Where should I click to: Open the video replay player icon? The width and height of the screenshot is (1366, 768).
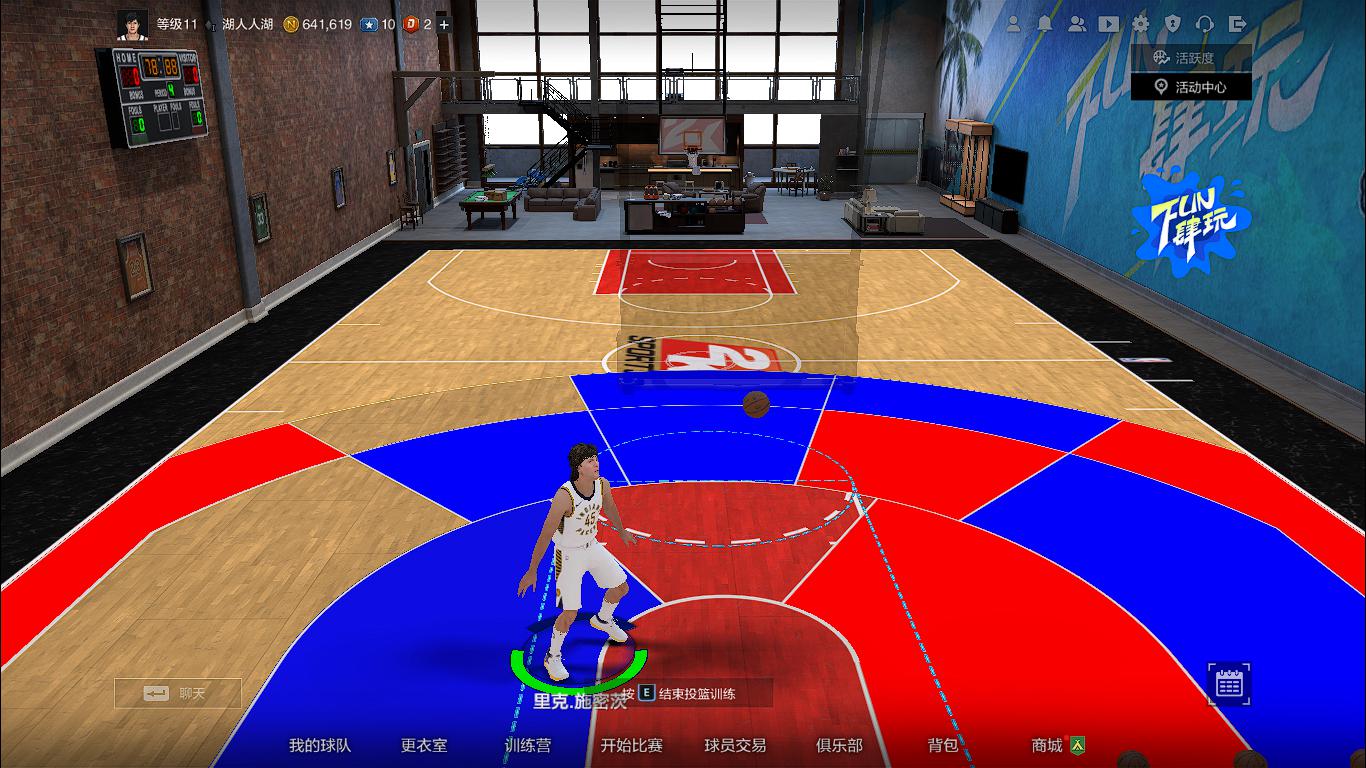coord(1108,23)
